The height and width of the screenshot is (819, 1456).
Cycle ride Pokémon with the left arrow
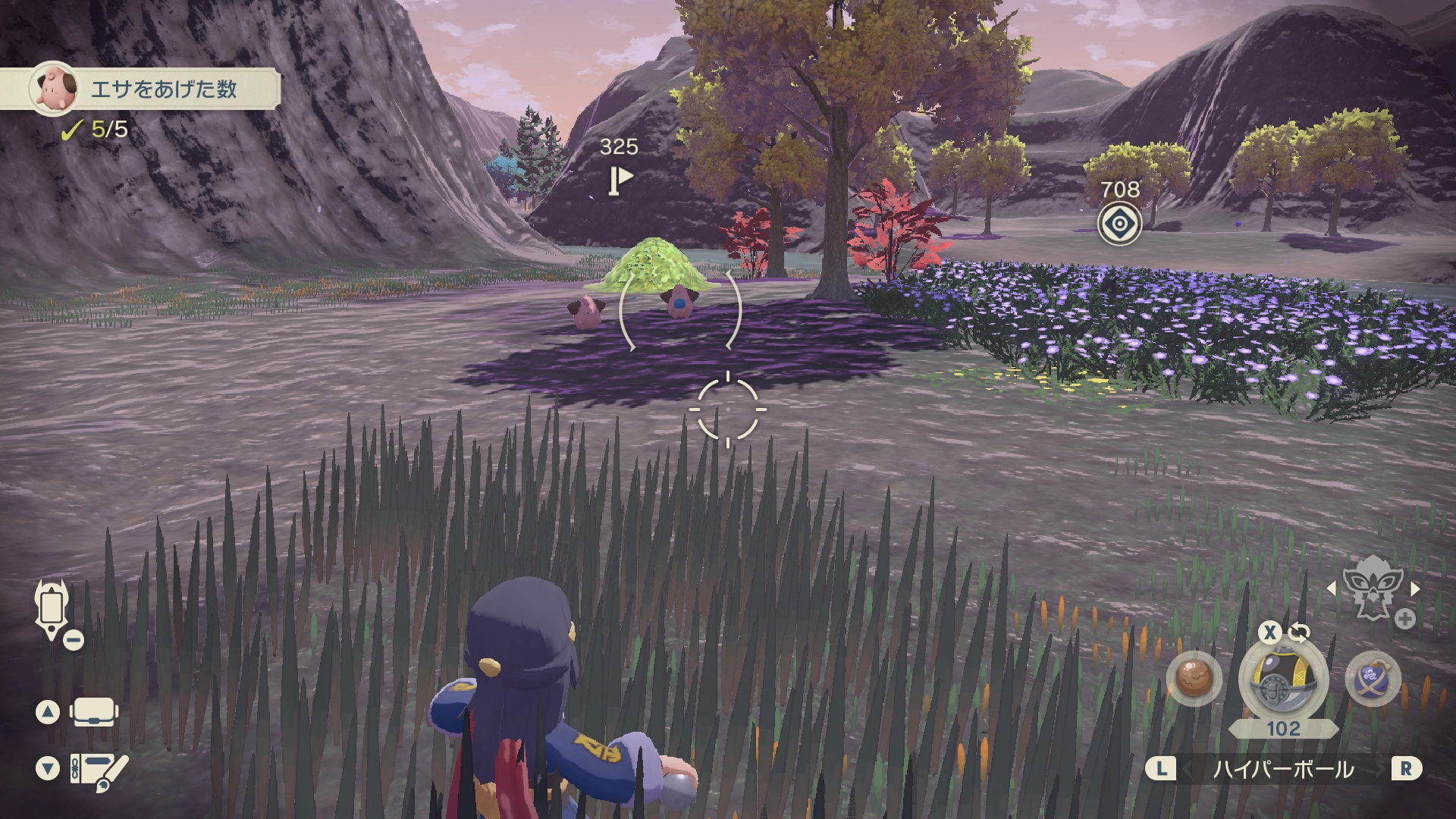[x=1331, y=588]
